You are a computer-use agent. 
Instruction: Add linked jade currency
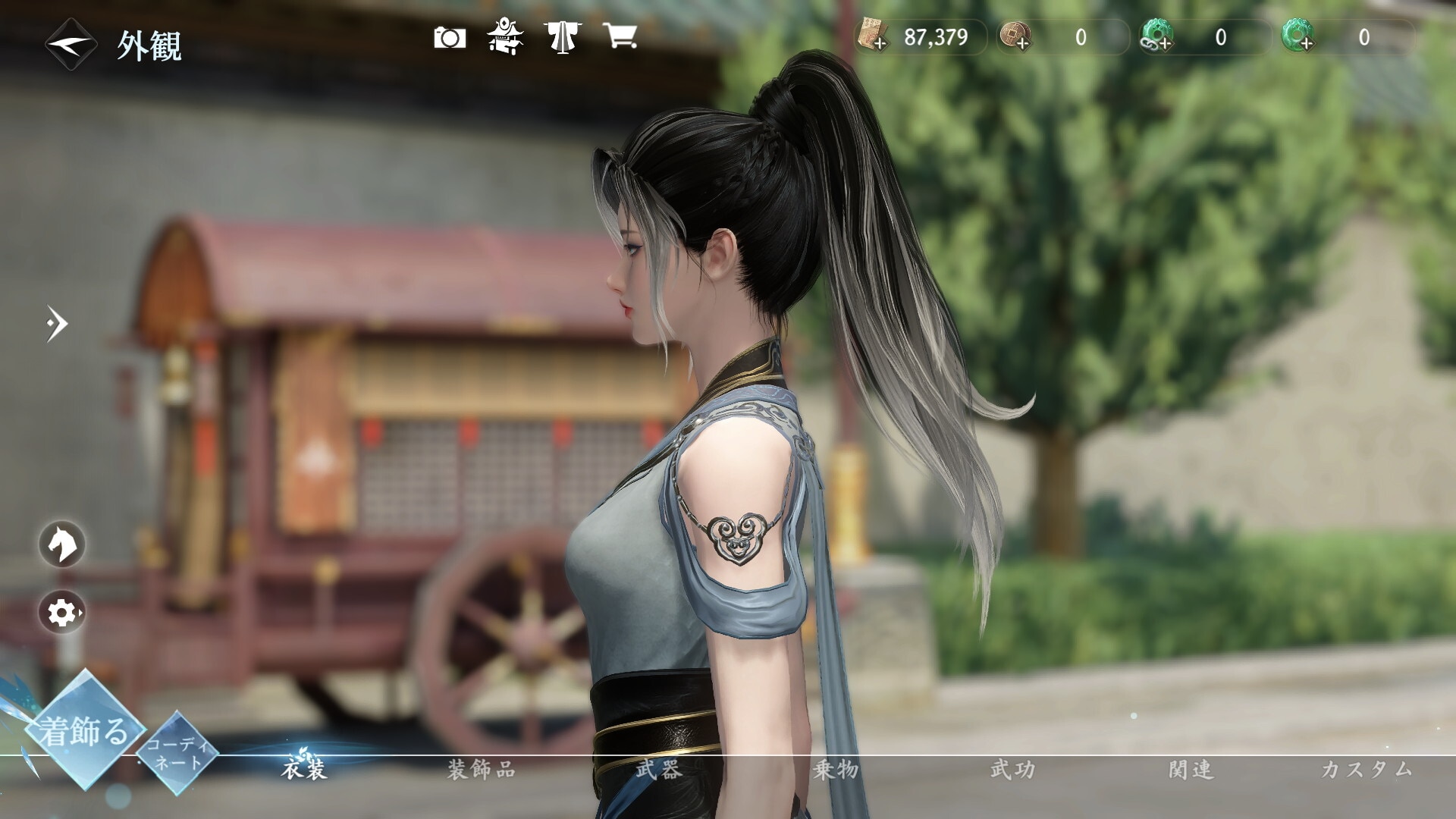pyautogui.click(x=1156, y=37)
